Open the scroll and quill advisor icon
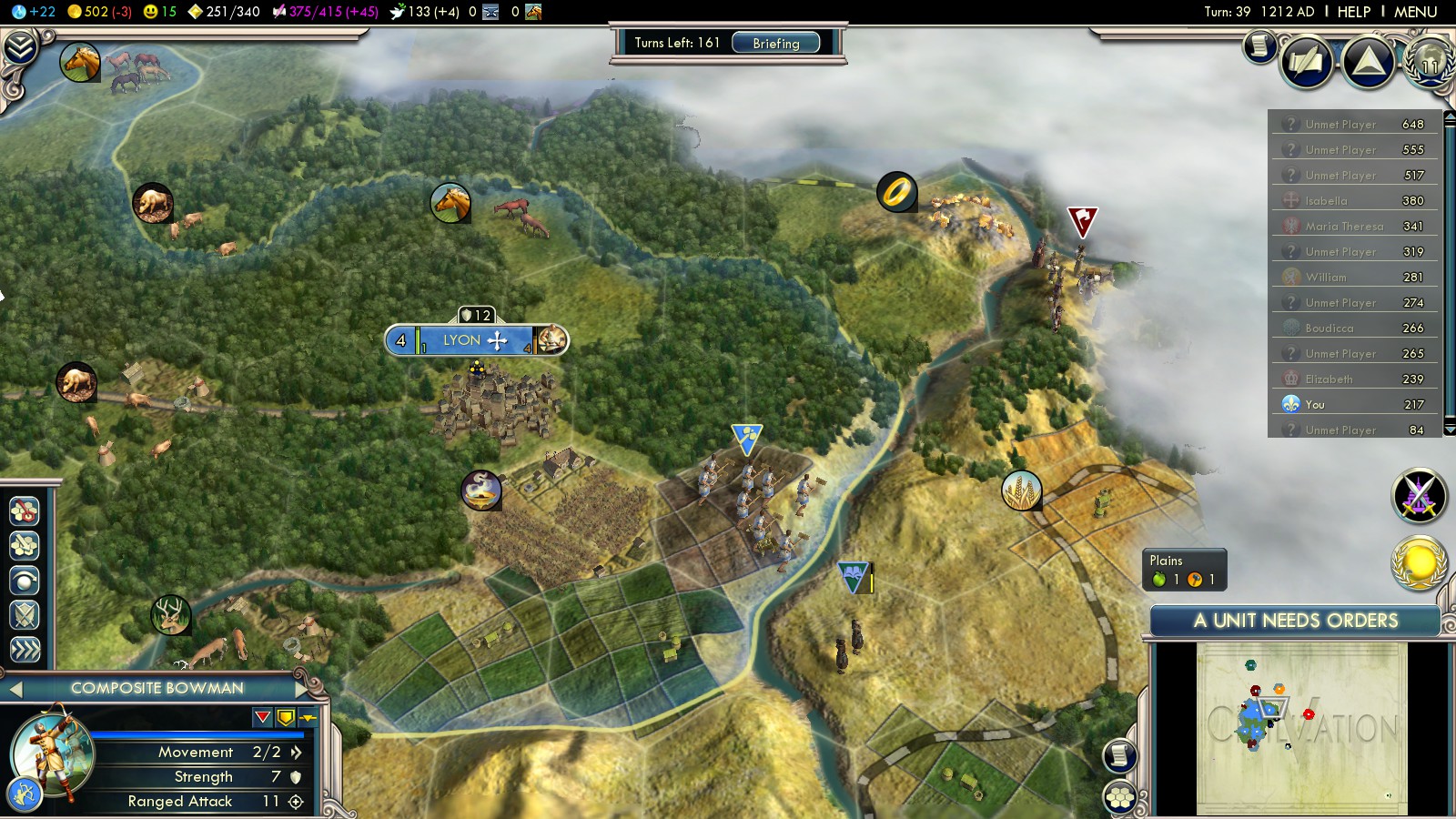 point(1307,62)
